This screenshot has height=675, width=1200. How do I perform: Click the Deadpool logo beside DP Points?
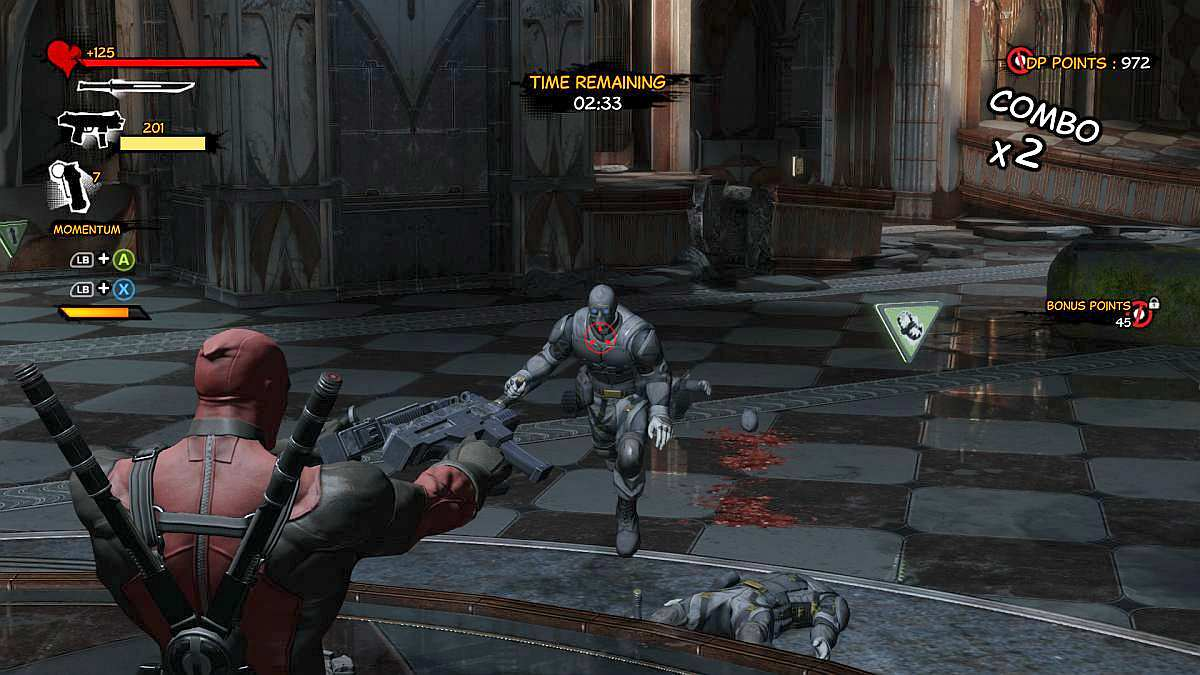click(1018, 62)
